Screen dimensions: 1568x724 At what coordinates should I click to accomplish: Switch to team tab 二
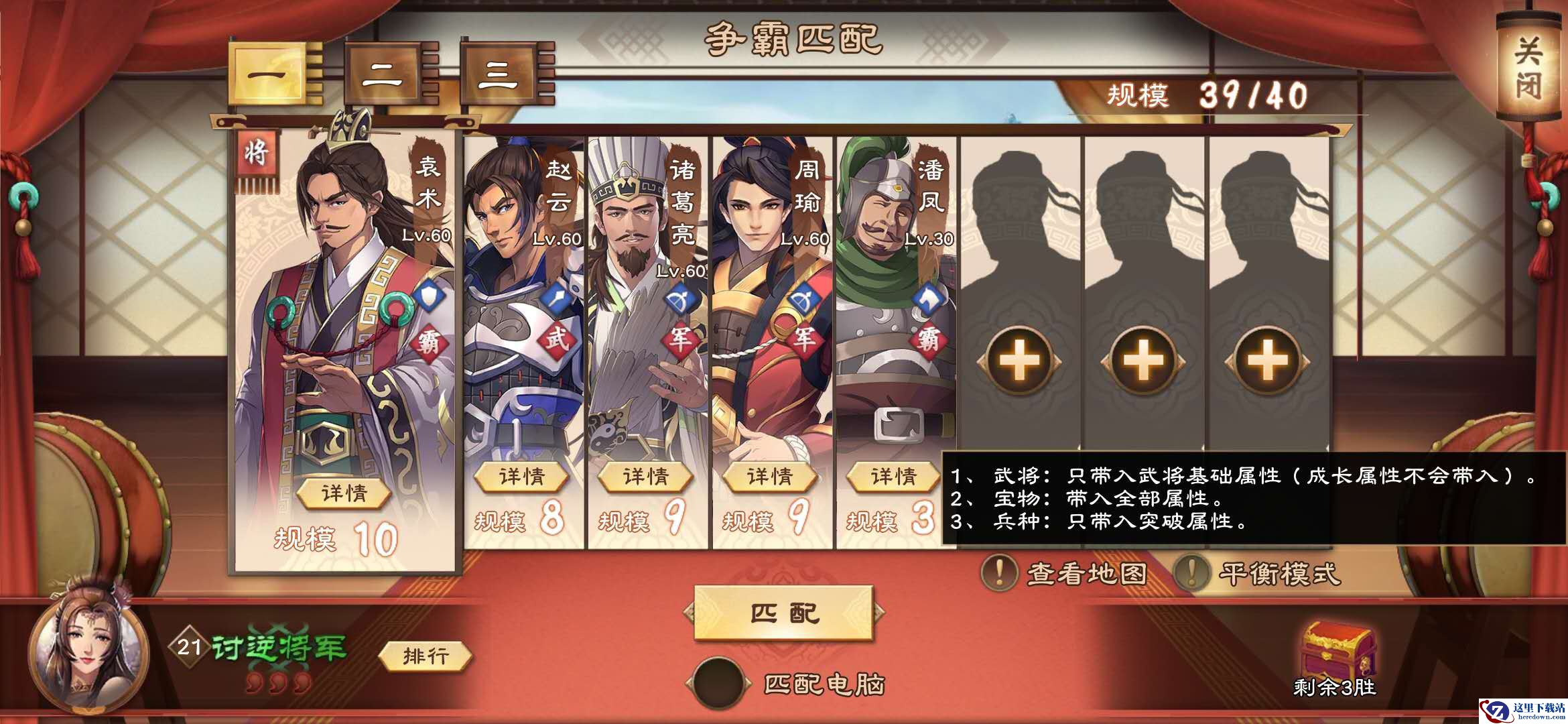(383, 74)
